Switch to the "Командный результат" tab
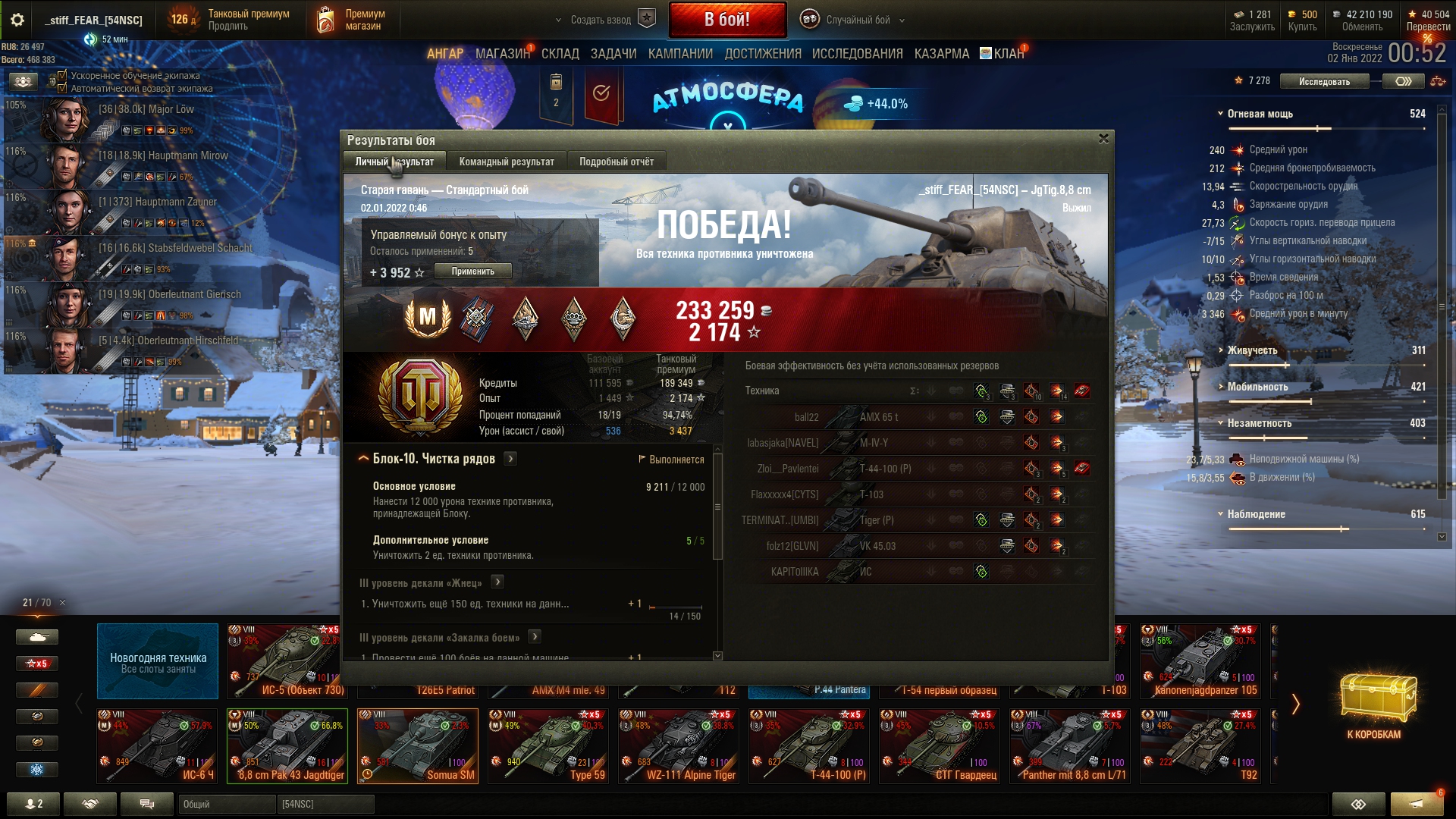 [506, 162]
